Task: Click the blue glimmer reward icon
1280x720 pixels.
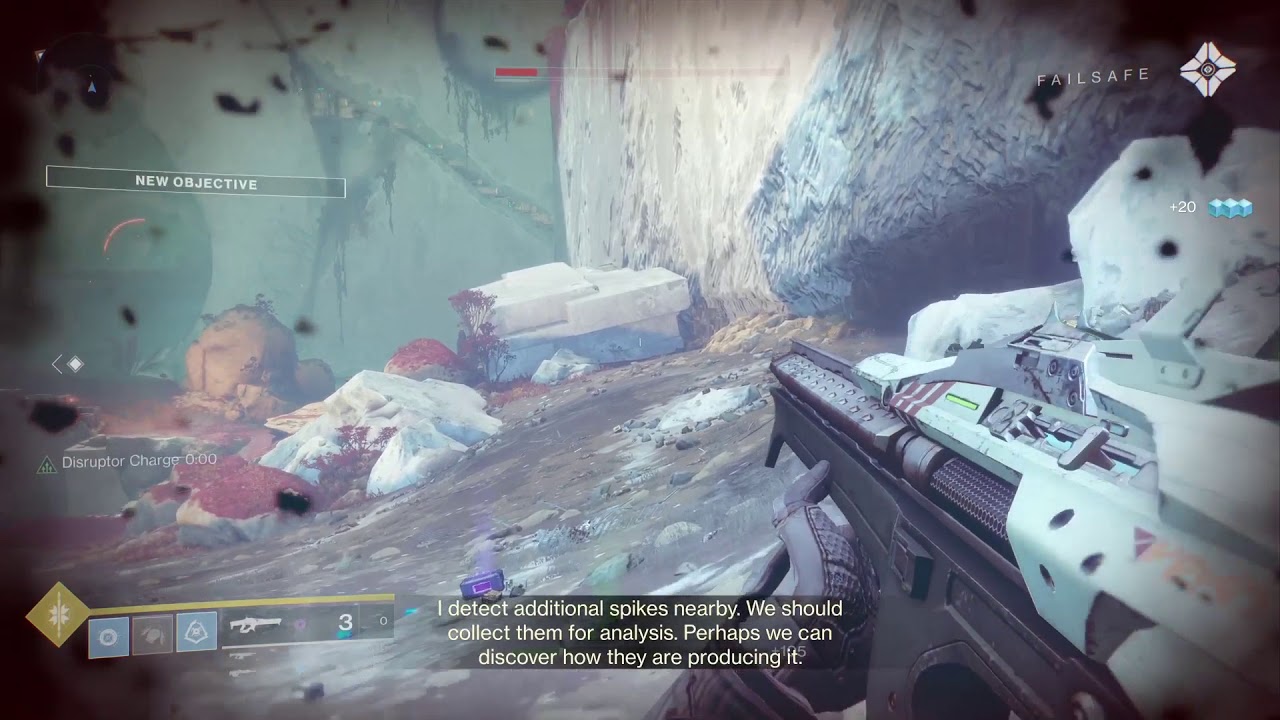Action: pos(1230,207)
